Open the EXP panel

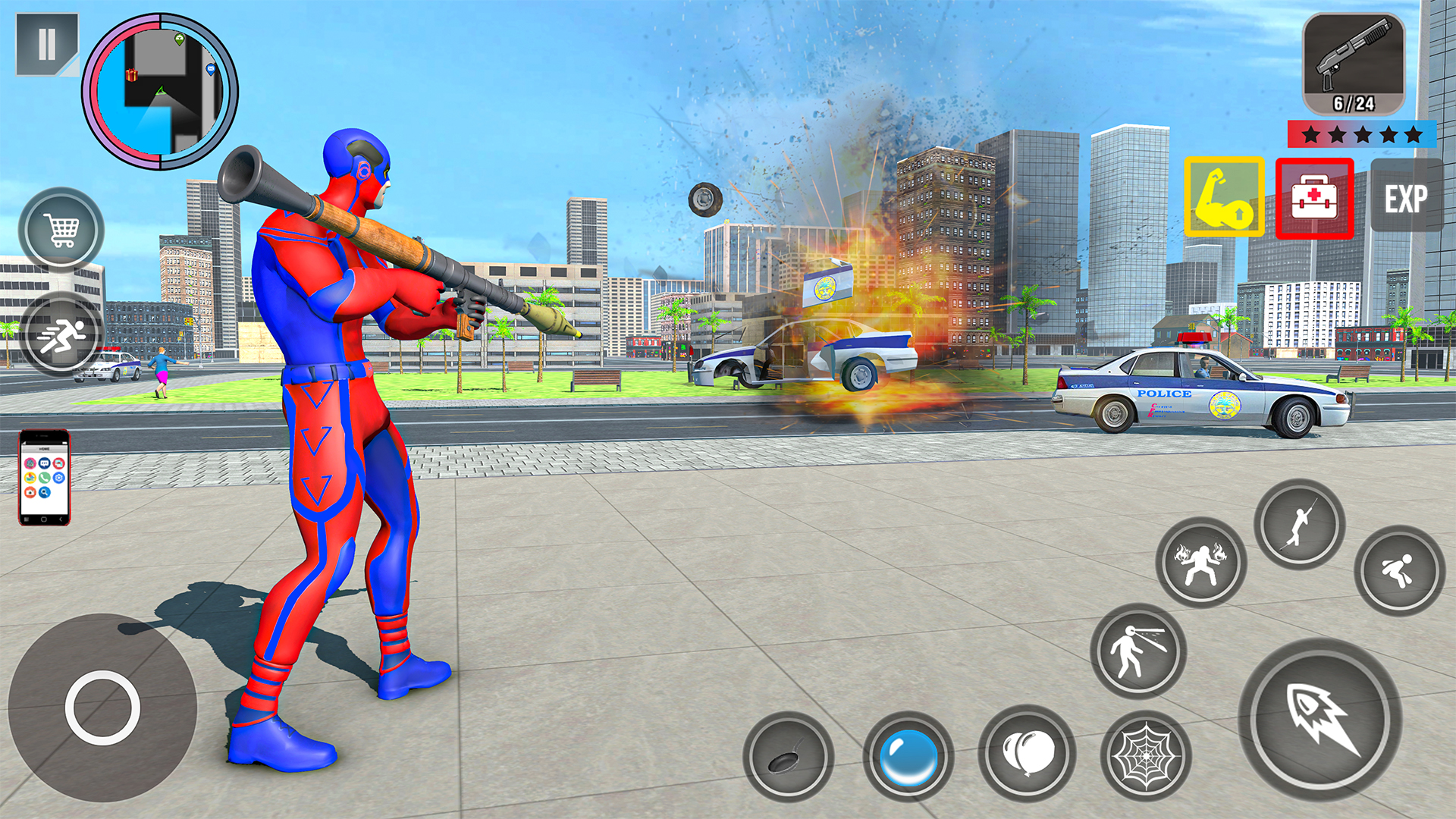click(1407, 197)
